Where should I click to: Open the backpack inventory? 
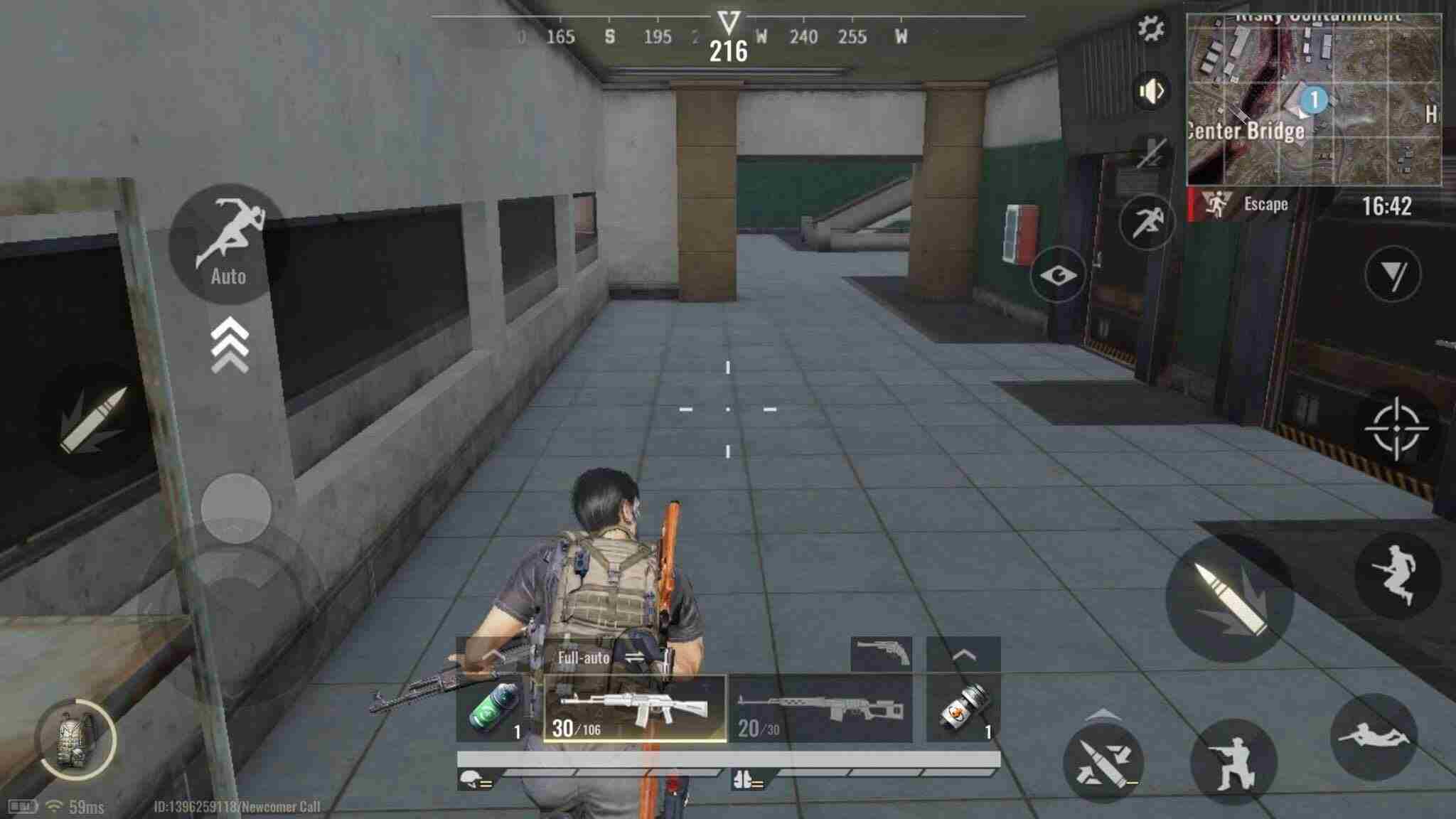pos(77,739)
